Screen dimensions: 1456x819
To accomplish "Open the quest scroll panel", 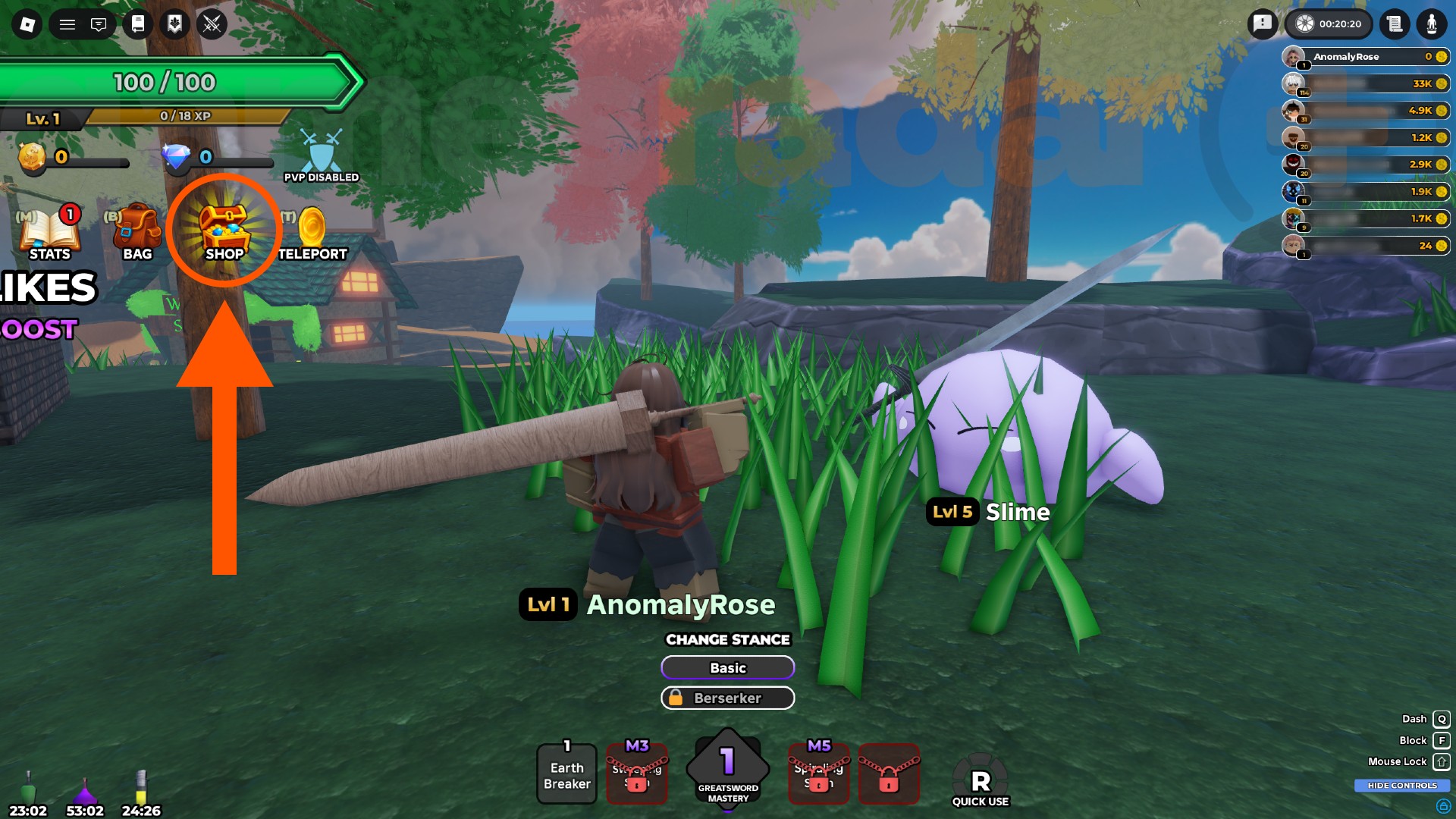I will tap(1397, 24).
